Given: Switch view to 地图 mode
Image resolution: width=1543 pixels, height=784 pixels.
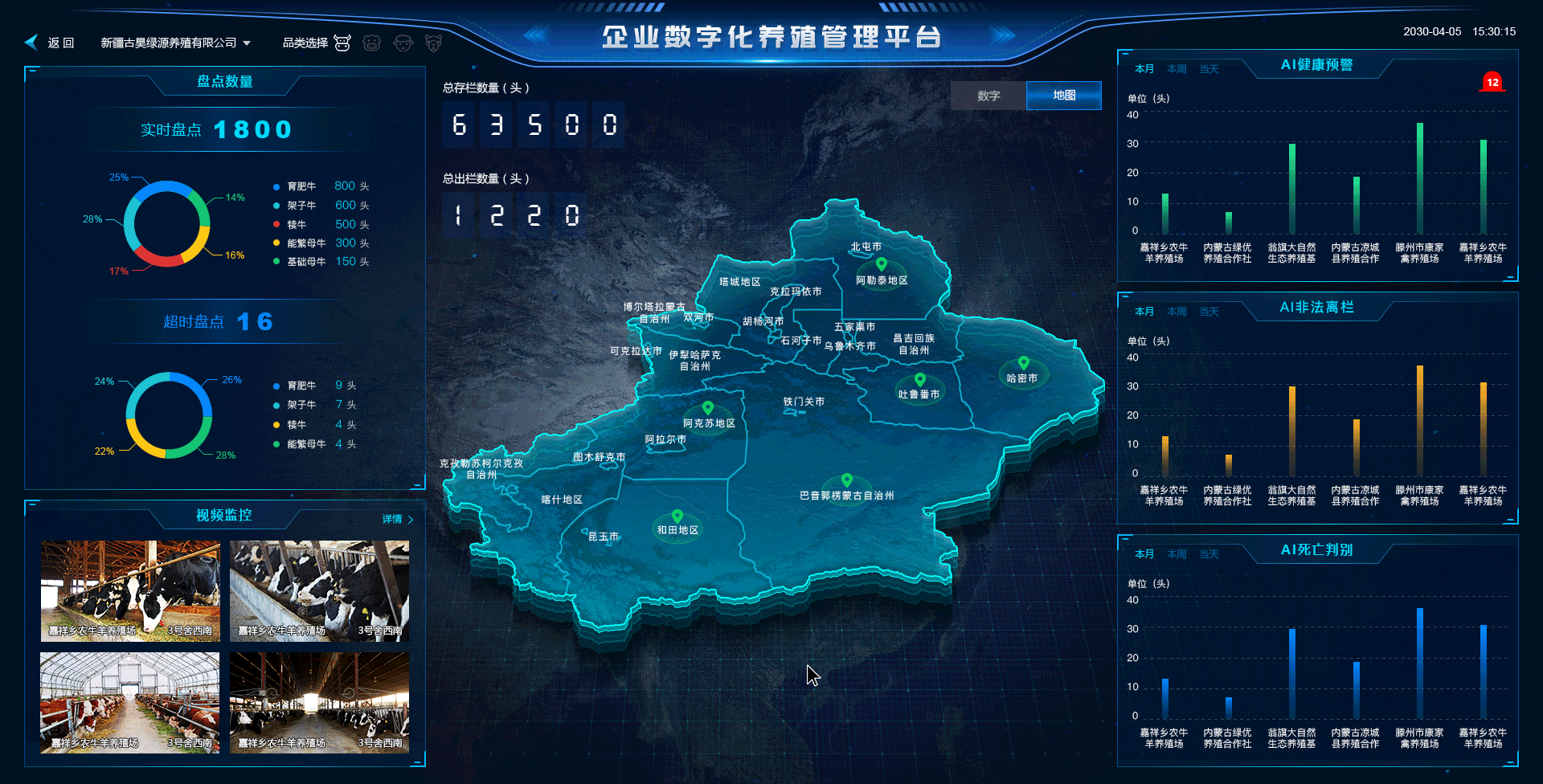Looking at the screenshot, I should [x=1062, y=96].
